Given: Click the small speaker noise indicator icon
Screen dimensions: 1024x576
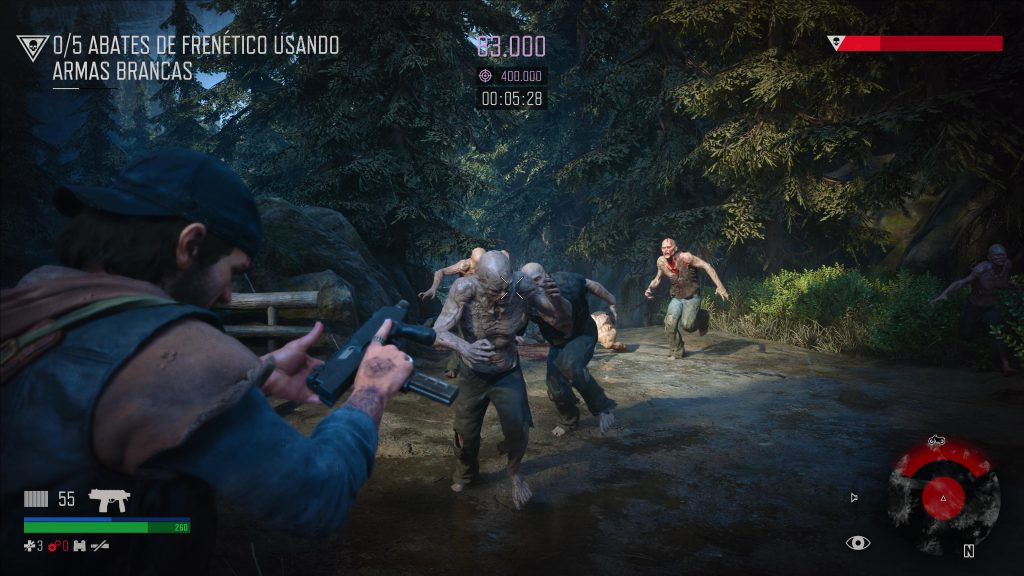Looking at the screenshot, I should click(x=853, y=497).
